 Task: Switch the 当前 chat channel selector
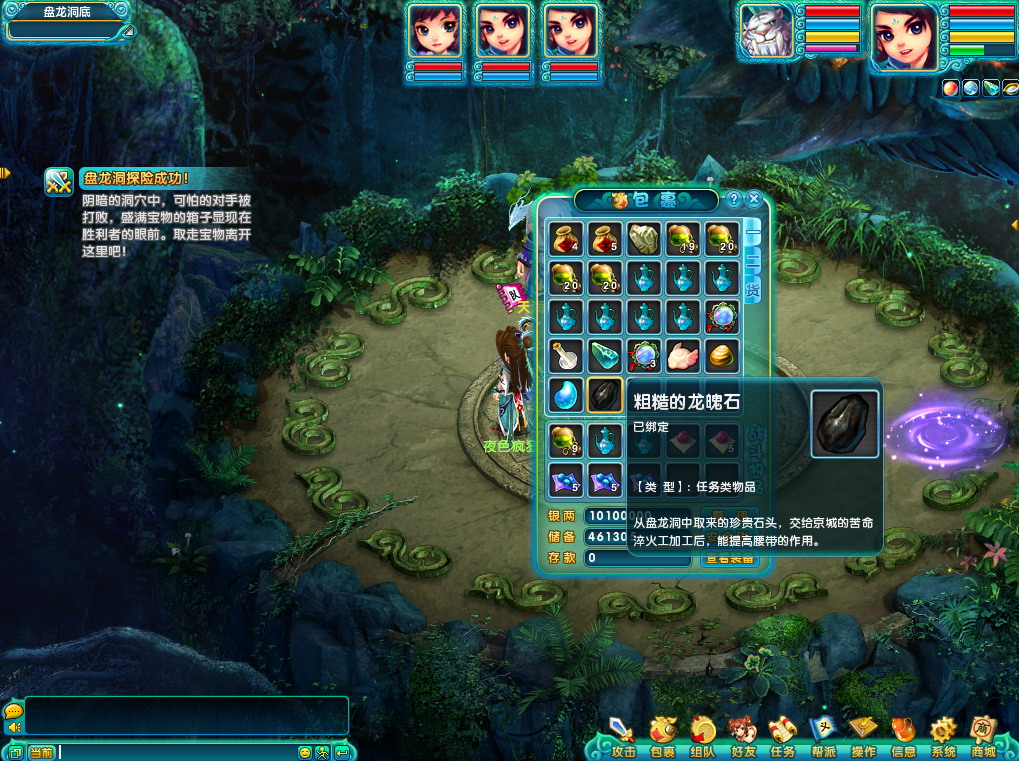41,752
